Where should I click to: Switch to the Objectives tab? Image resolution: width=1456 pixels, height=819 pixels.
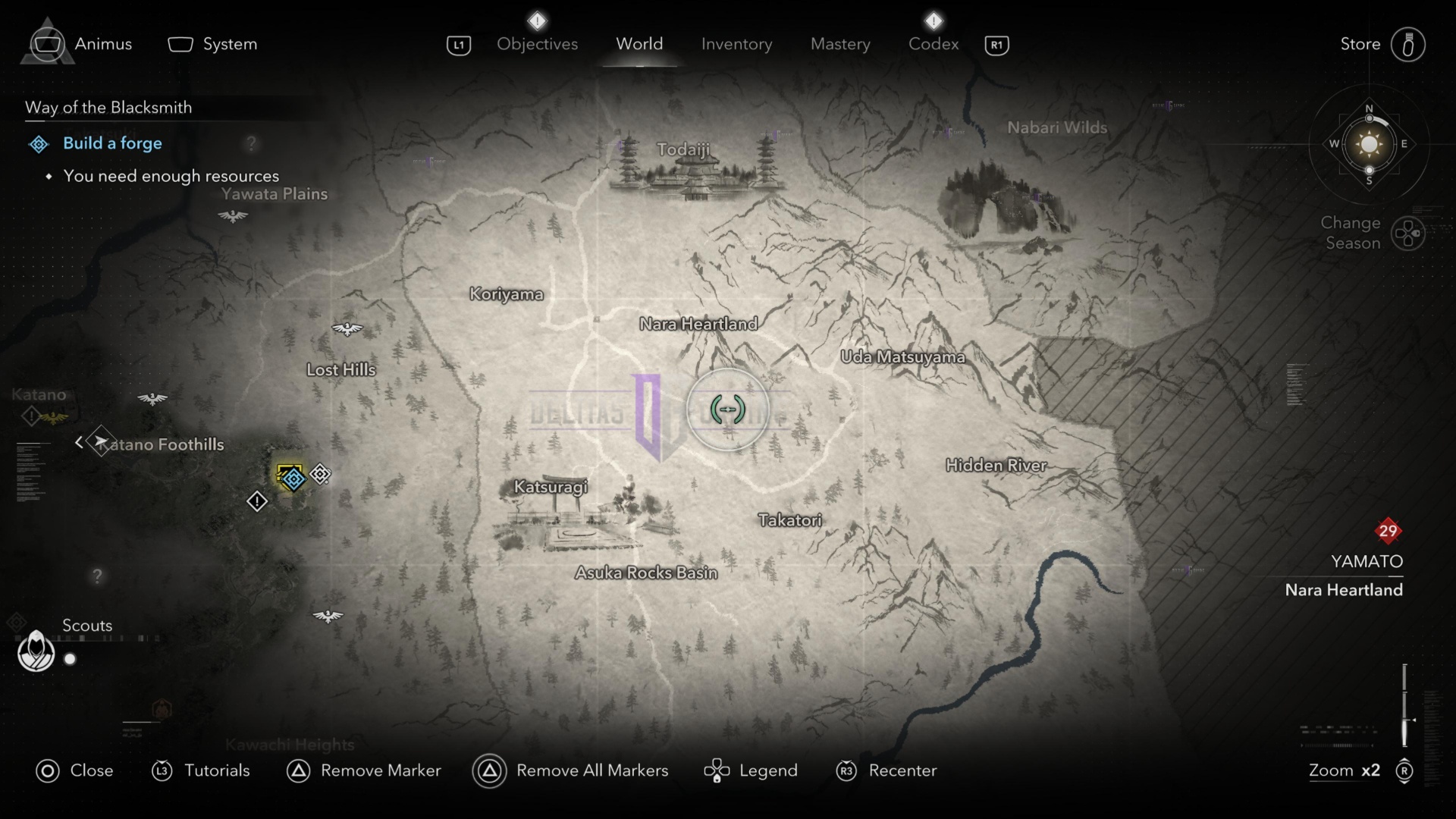pyautogui.click(x=537, y=44)
